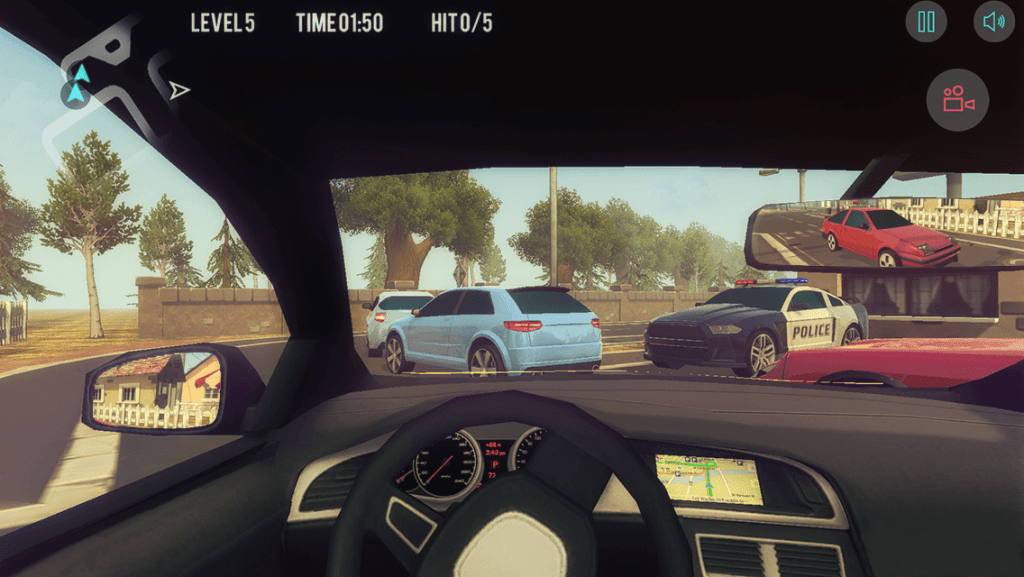Switch camera view with the red camera button
1024x577 pixels.
(957, 100)
